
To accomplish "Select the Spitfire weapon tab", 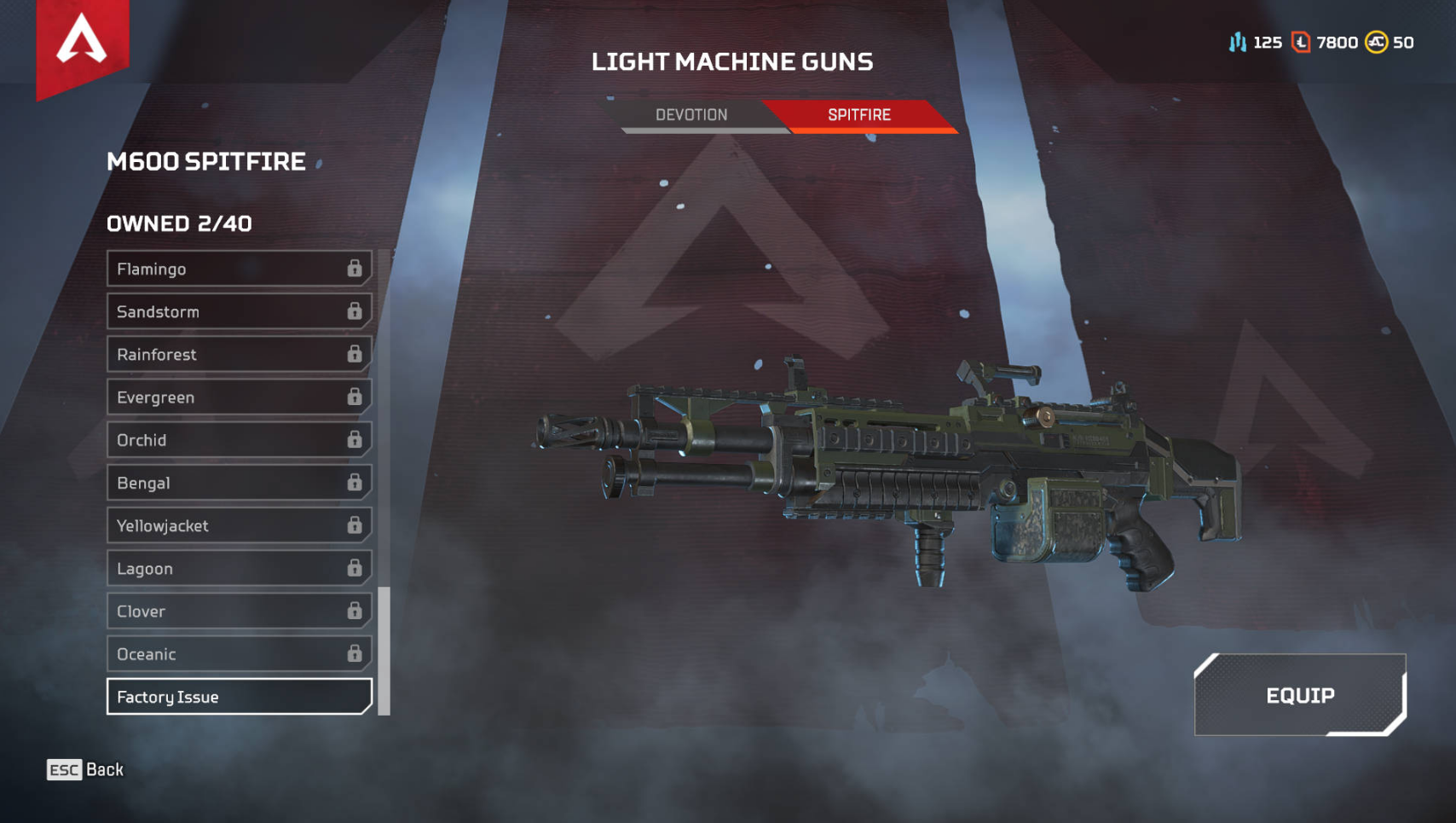I will click(x=858, y=115).
